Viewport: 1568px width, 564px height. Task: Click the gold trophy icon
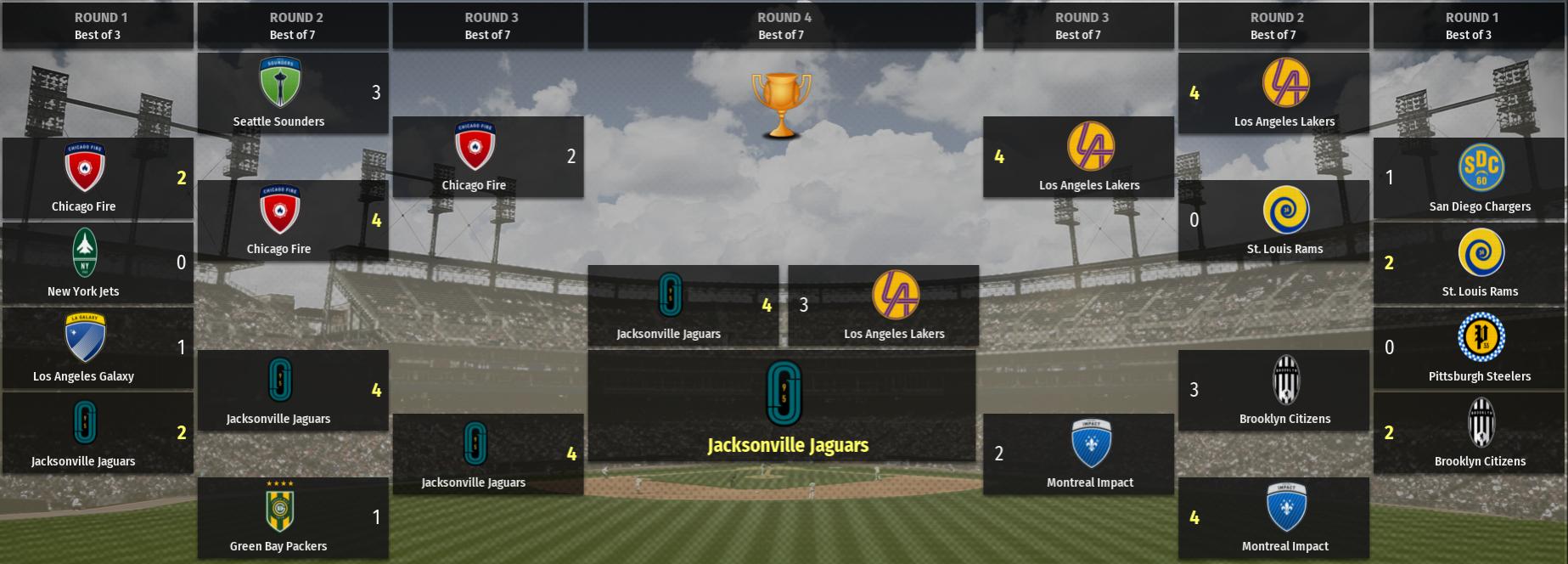(x=781, y=105)
